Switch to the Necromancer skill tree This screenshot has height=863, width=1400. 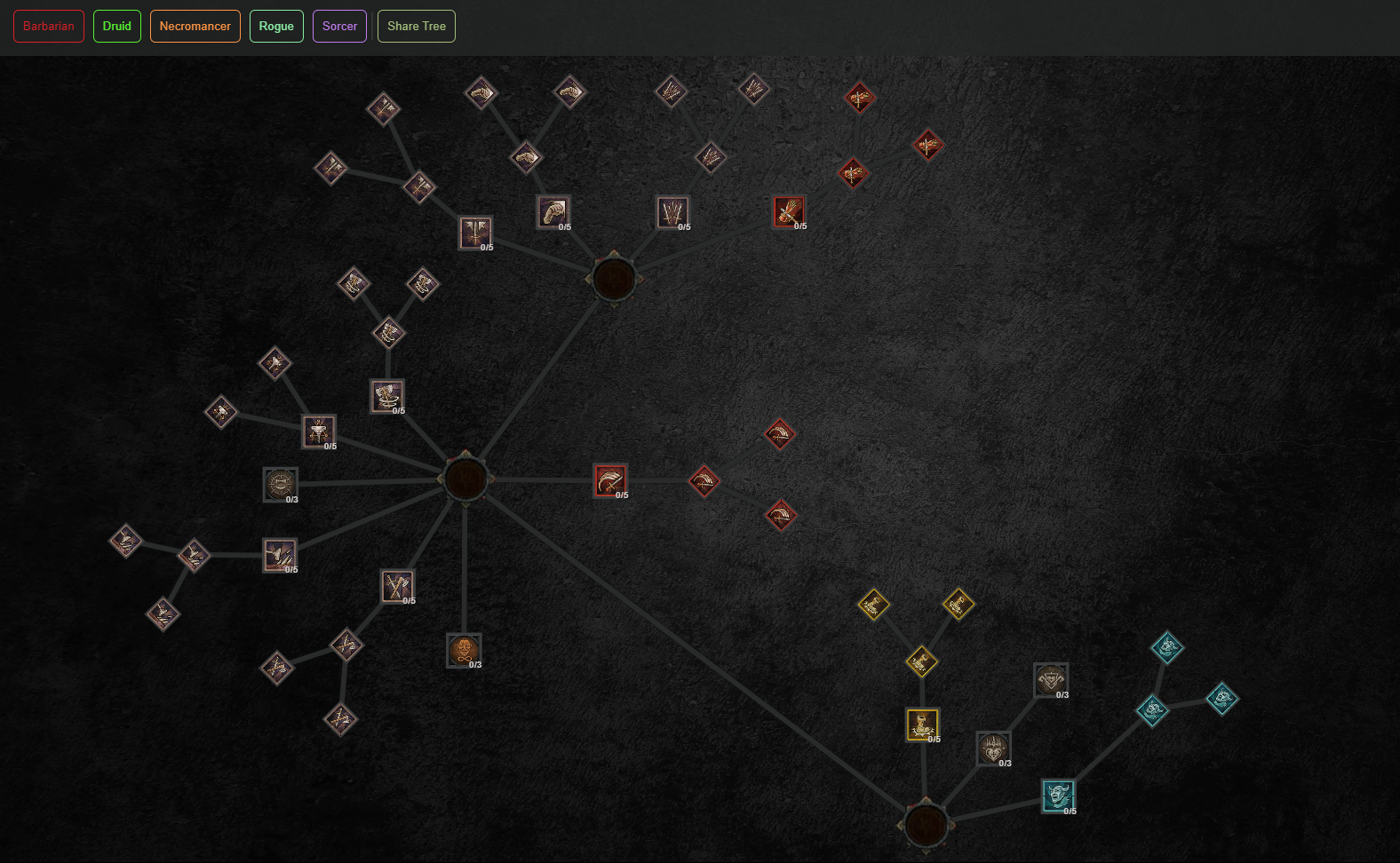point(195,26)
